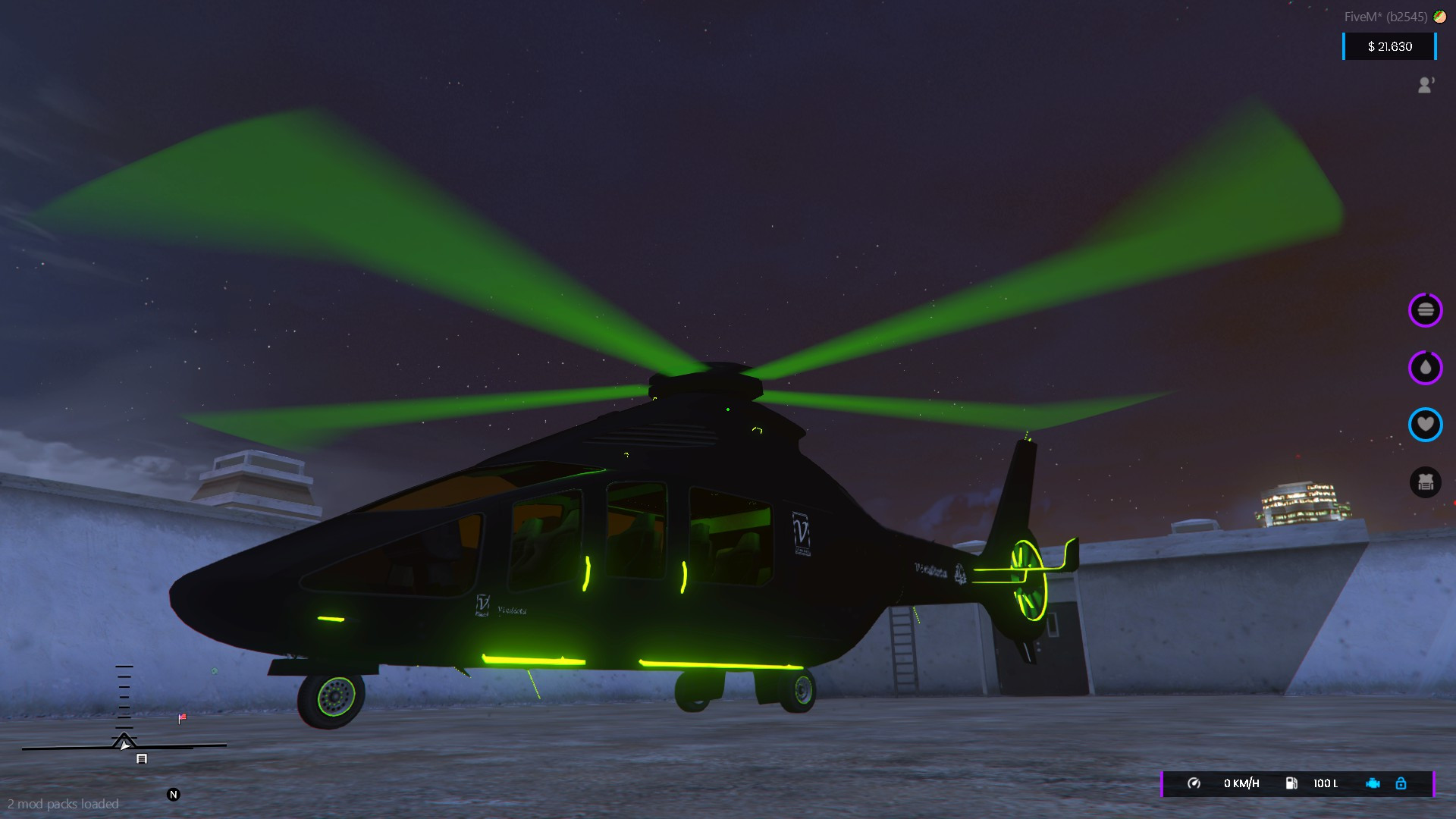Click the speedometer gauge icon

(x=1196, y=784)
